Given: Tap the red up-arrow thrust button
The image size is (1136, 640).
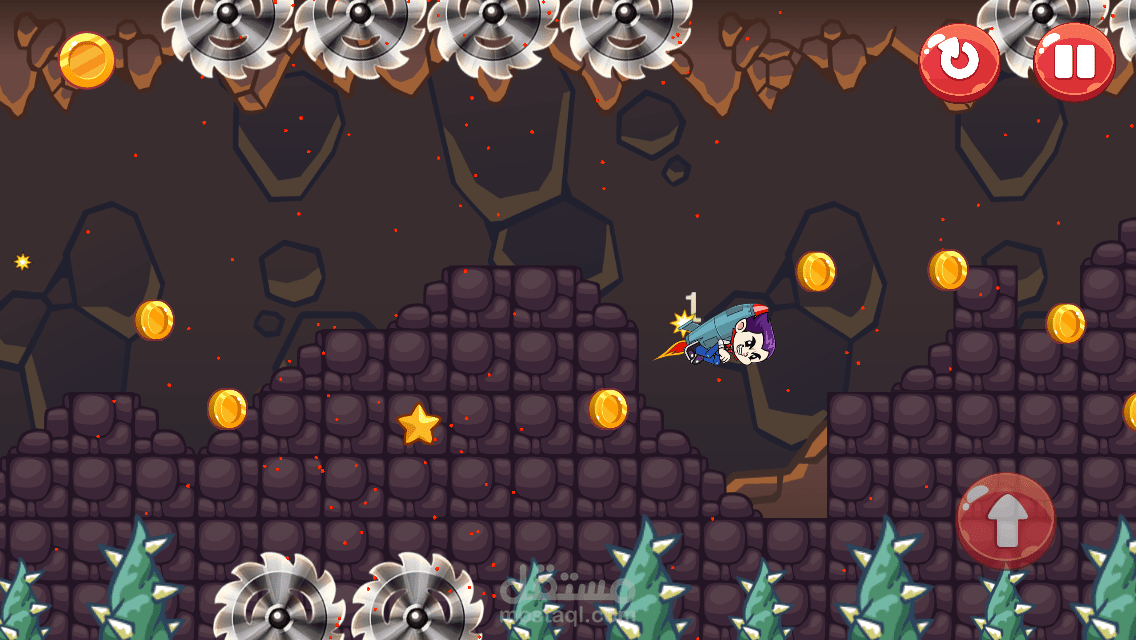Looking at the screenshot, I should point(1005,521).
